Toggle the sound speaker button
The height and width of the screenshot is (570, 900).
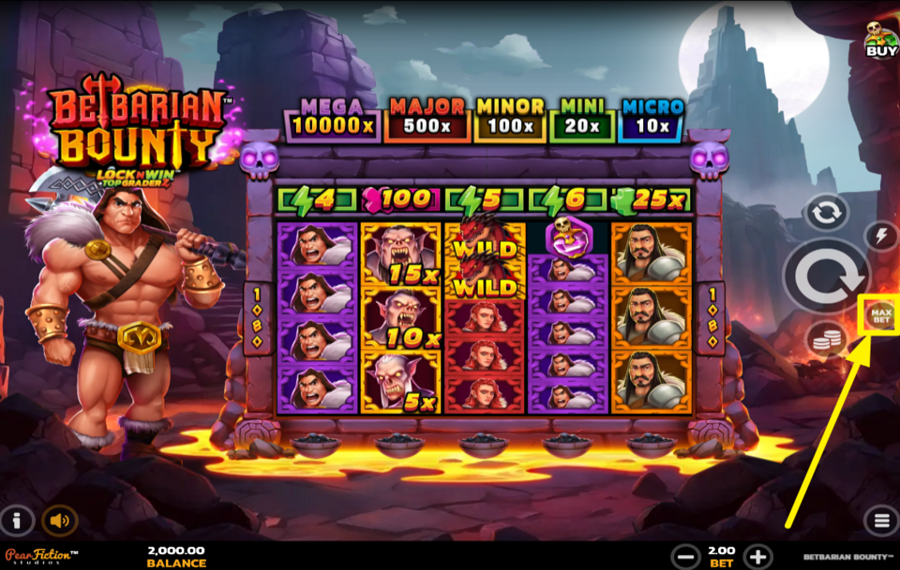(x=60, y=520)
